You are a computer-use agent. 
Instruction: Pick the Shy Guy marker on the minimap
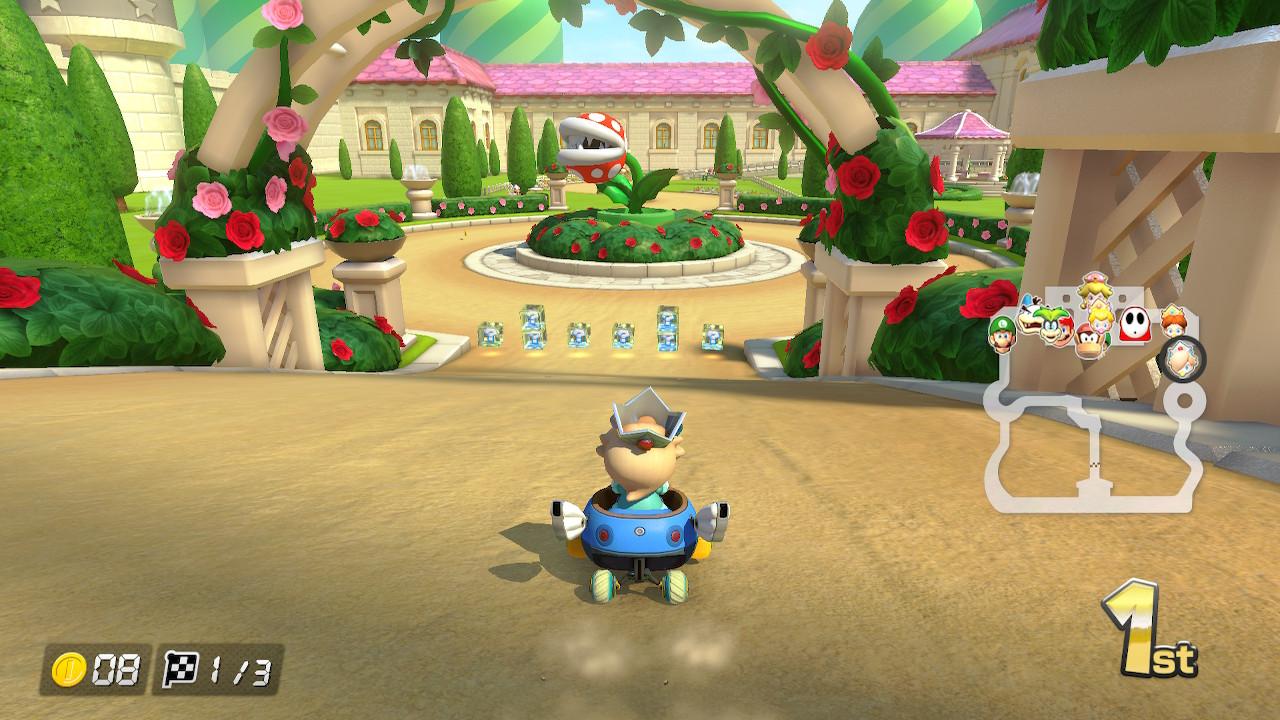click(x=1133, y=324)
